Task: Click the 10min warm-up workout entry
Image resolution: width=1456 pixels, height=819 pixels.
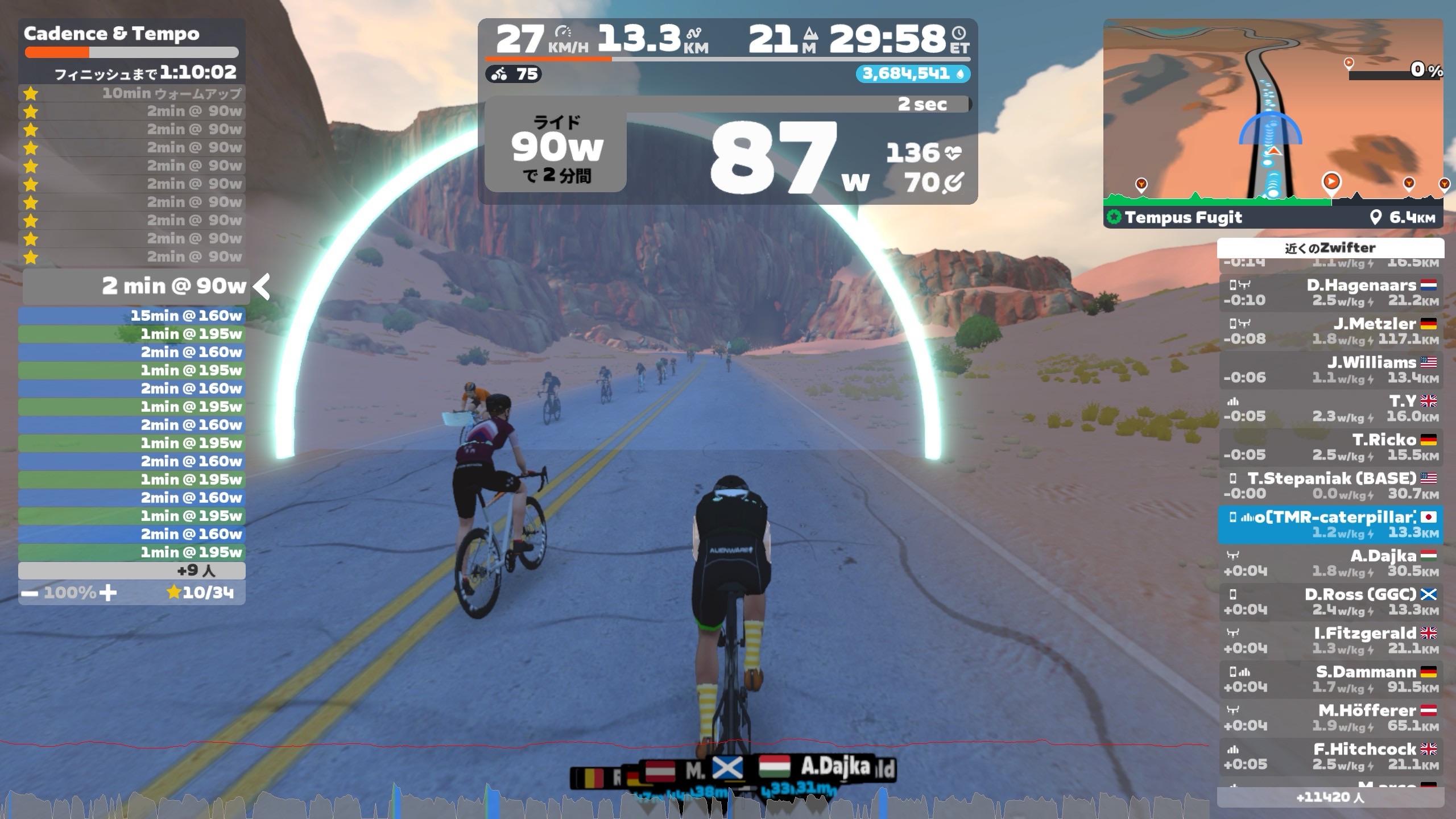Action: pyautogui.click(x=132, y=93)
